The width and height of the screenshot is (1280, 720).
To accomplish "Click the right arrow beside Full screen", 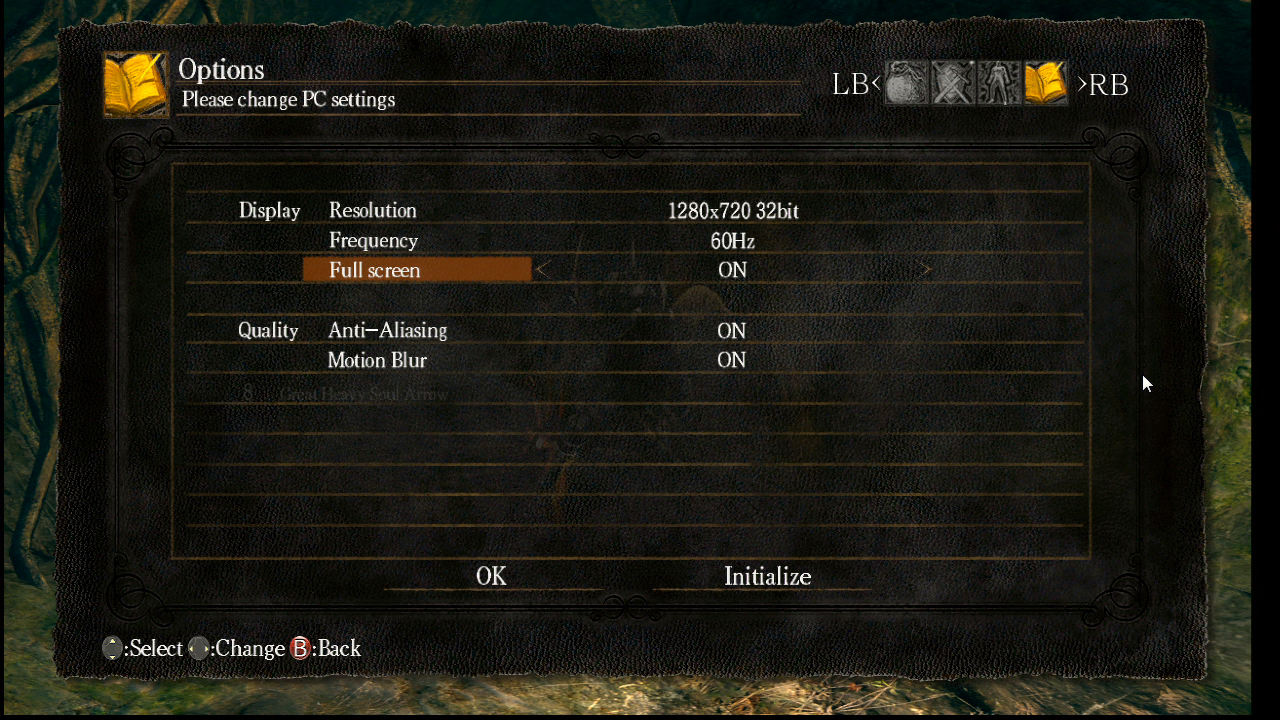I will click(924, 270).
